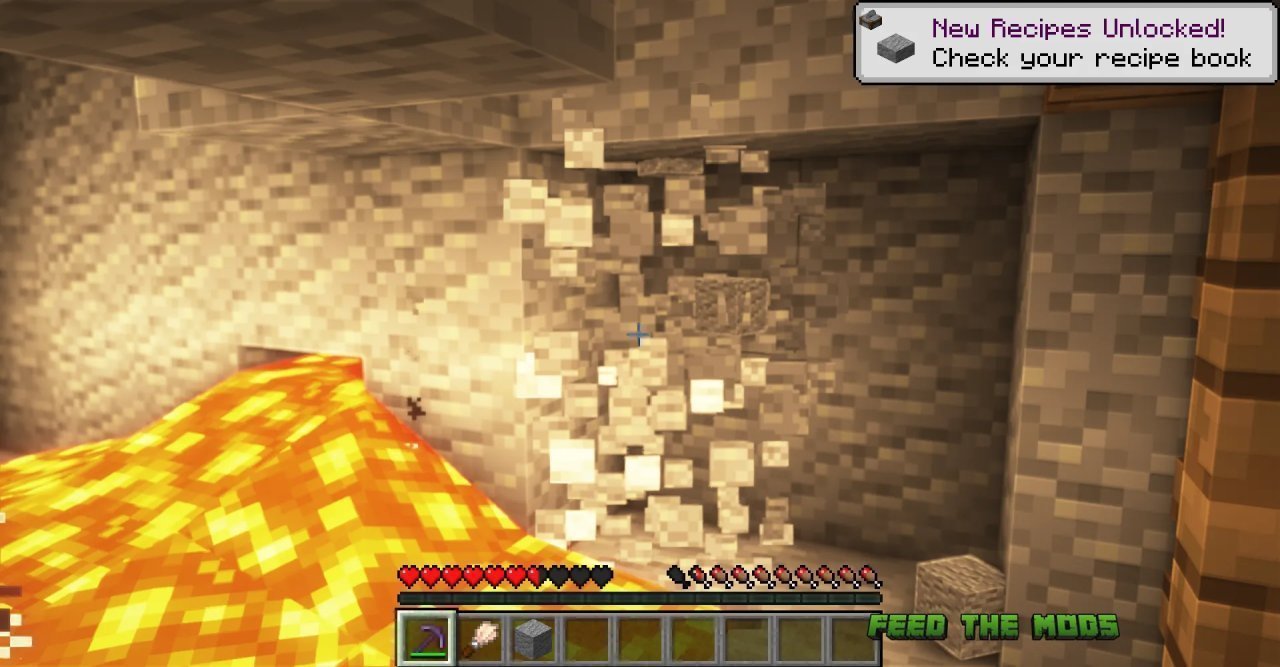Select the stone block hotbar slot

[534, 639]
